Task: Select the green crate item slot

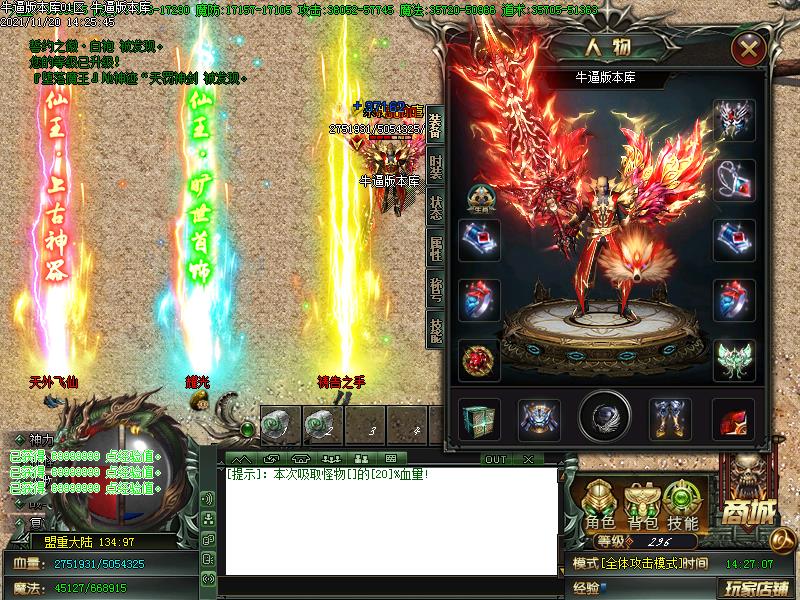Action: (479, 419)
